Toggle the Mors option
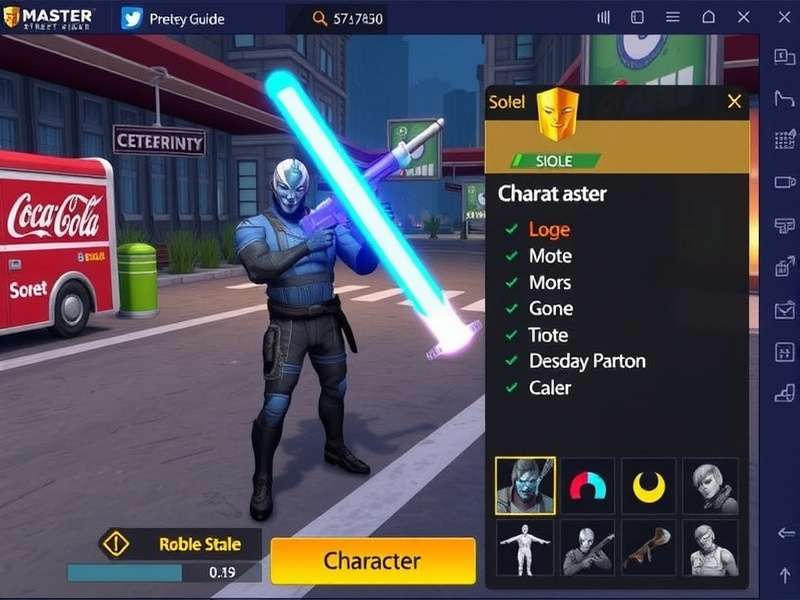The image size is (800, 600). pyautogui.click(x=550, y=282)
